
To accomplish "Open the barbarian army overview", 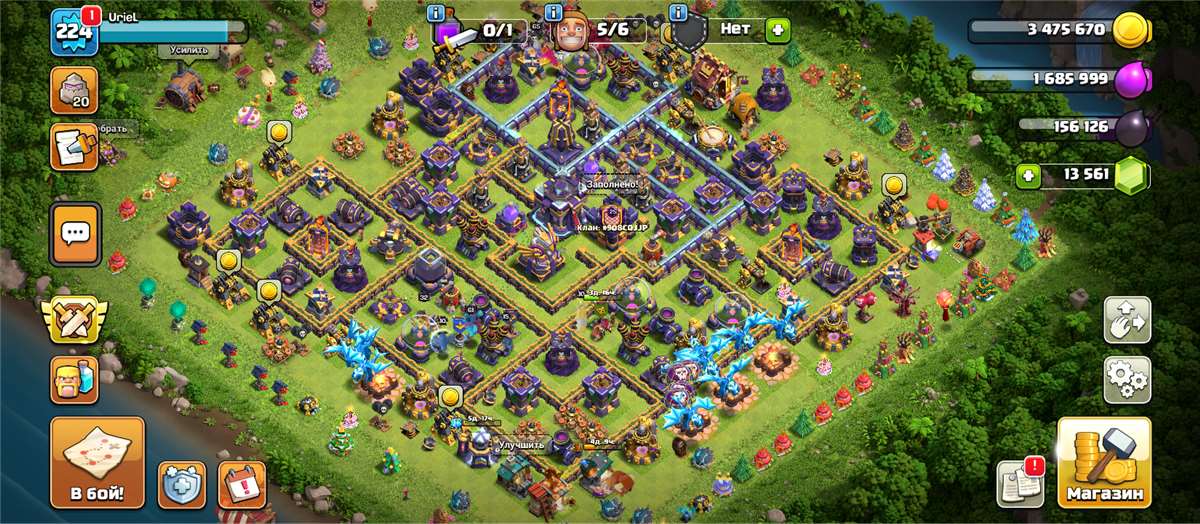I will [x=75, y=379].
